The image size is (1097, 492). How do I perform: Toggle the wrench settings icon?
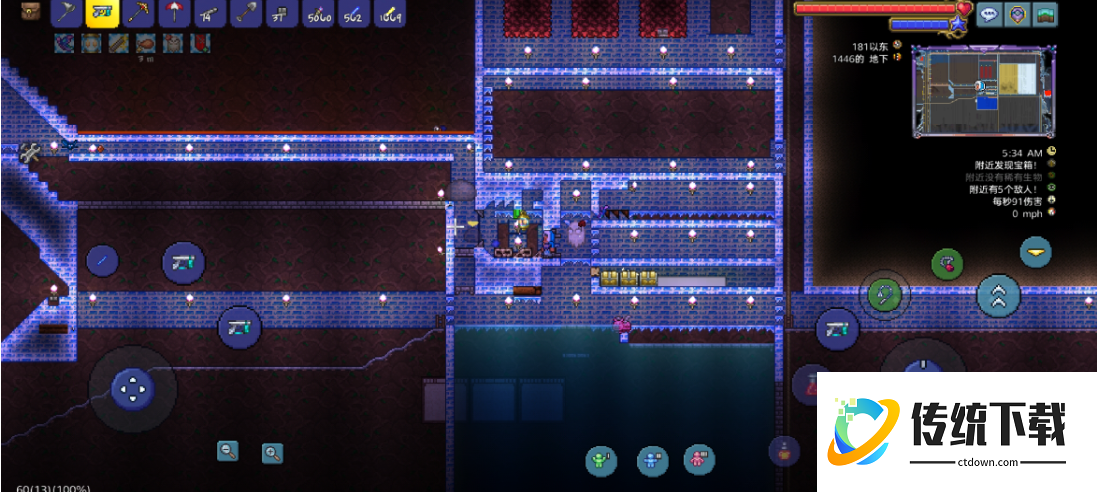click(x=29, y=152)
